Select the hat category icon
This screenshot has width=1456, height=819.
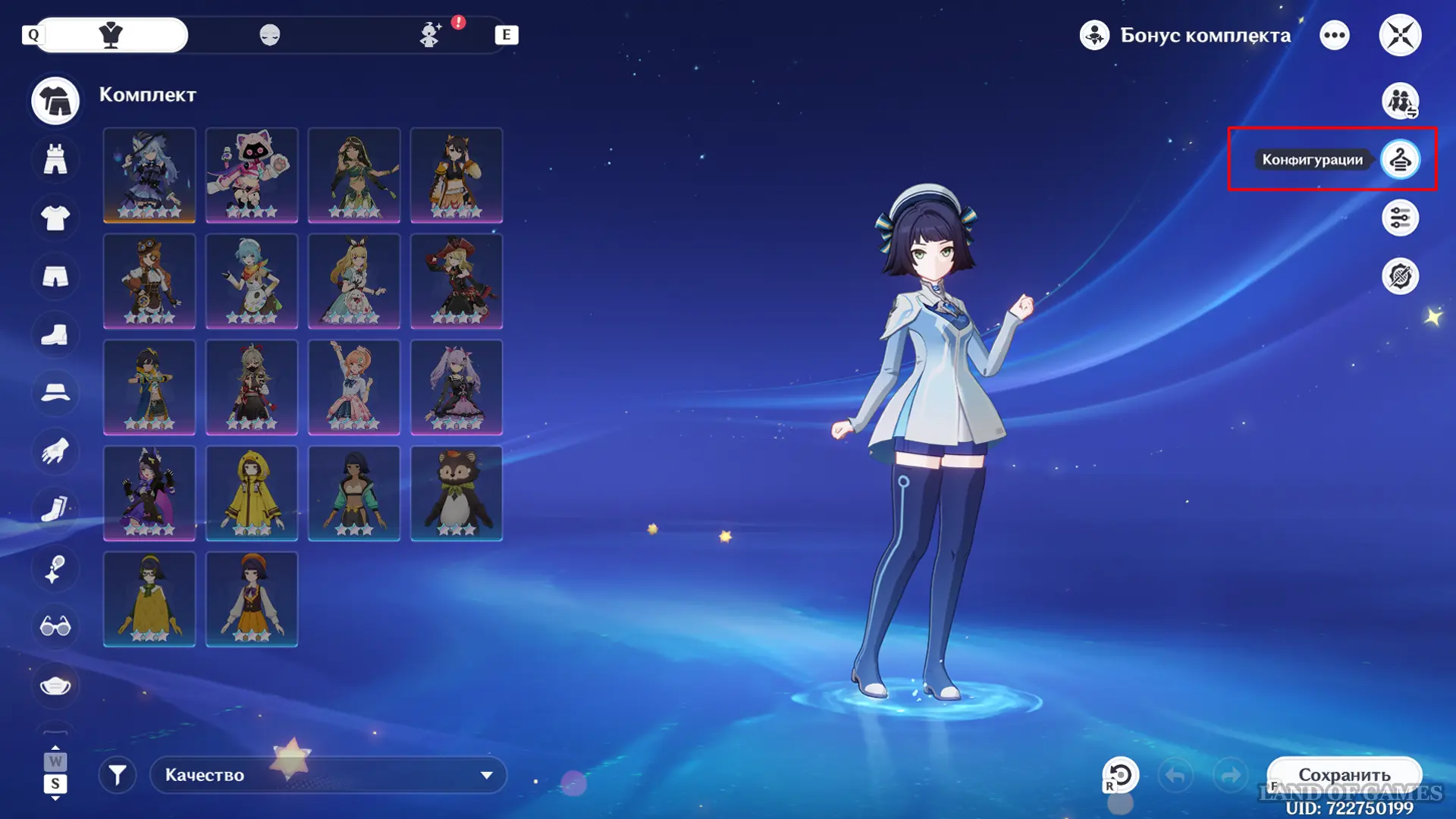pos(55,393)
